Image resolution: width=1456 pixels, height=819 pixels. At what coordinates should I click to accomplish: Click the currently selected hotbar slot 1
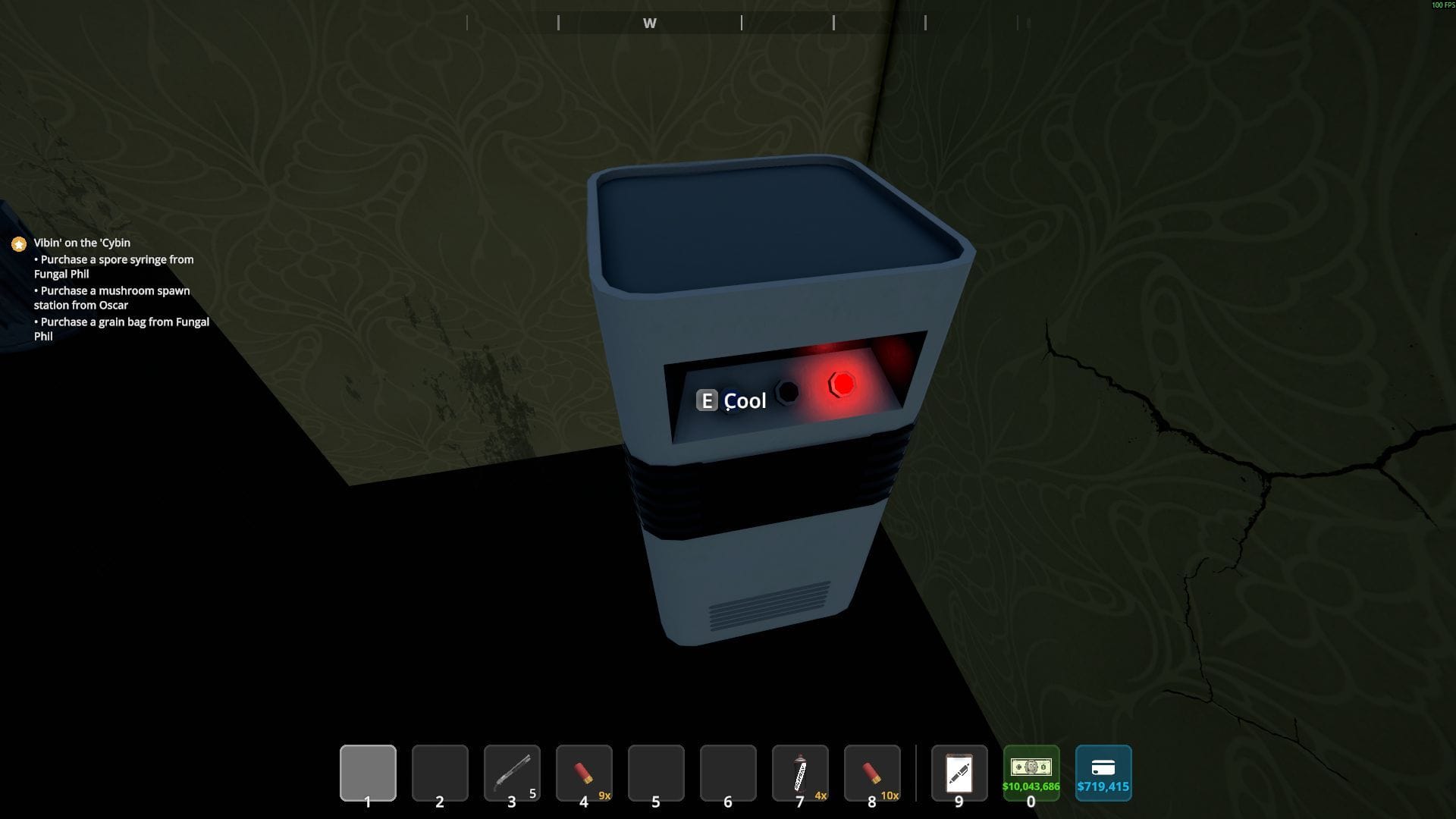point(368,773)
